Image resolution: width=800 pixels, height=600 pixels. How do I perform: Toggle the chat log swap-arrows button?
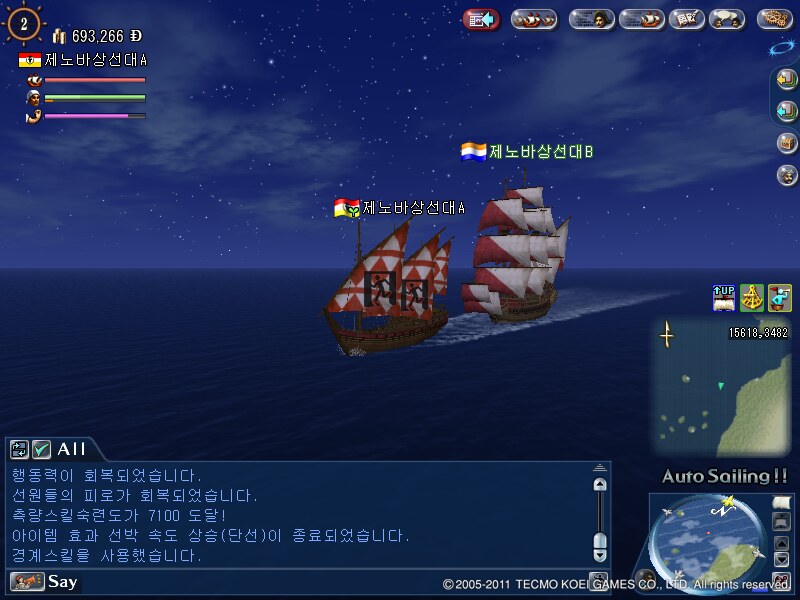coord(19,449)
